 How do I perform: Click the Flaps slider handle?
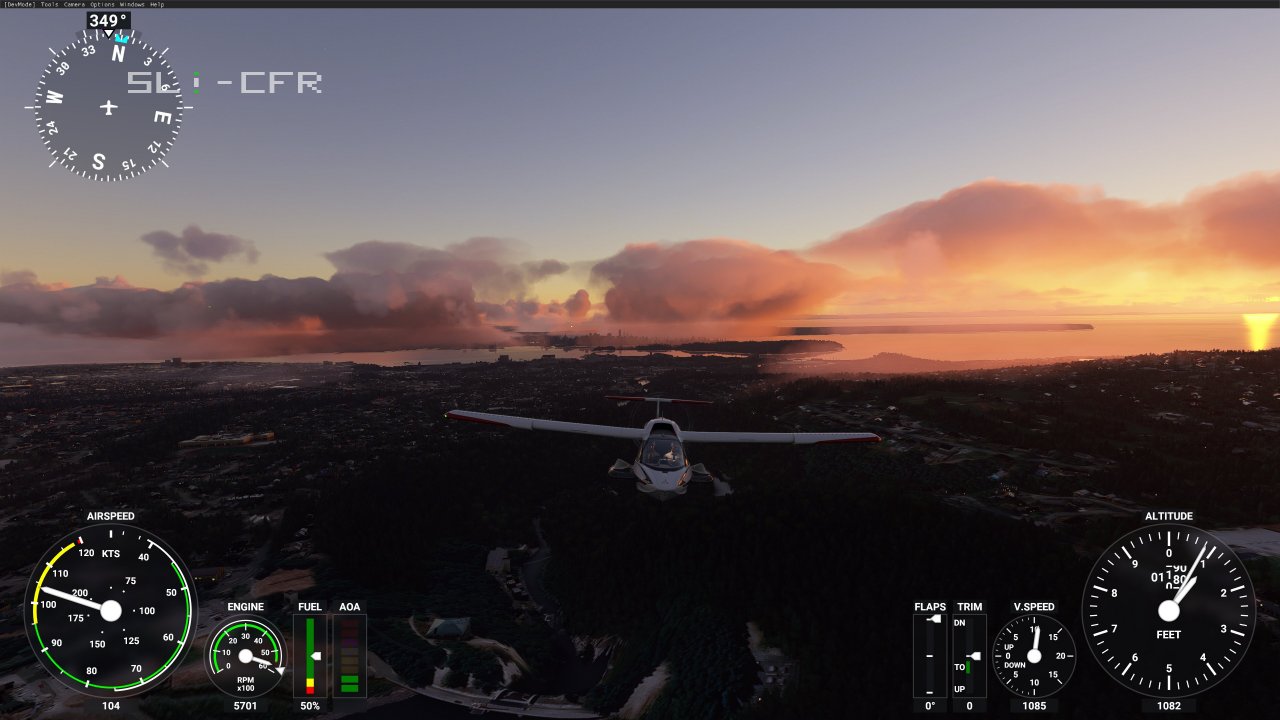(x=934, y=619)
